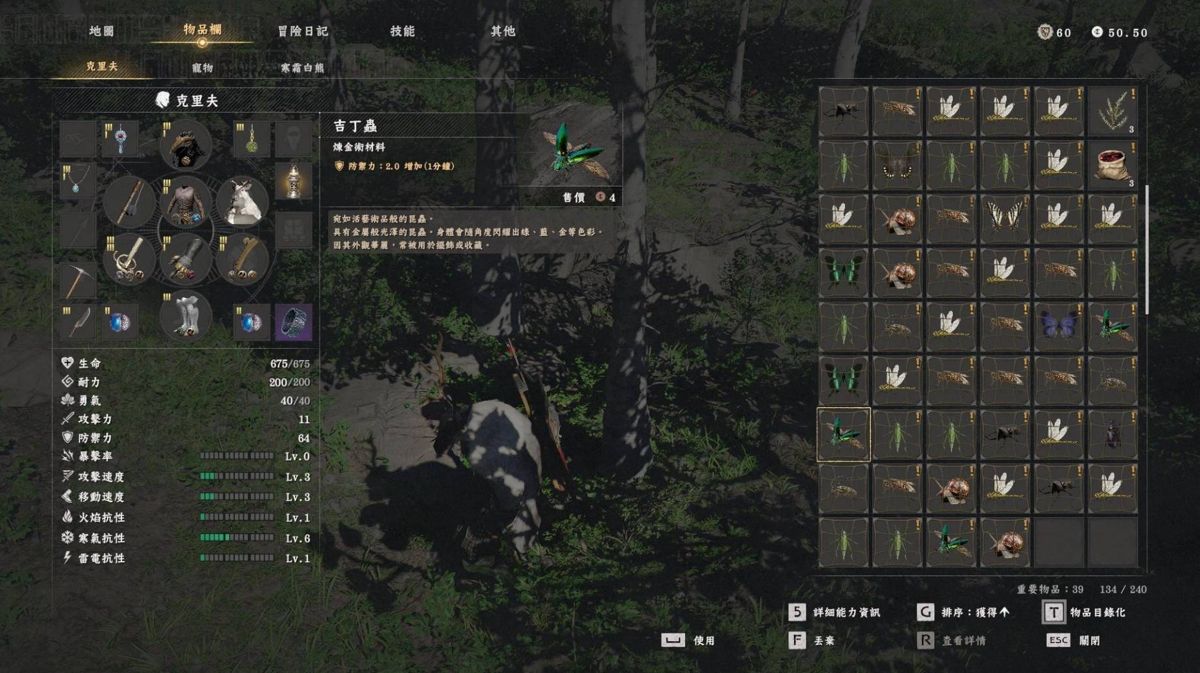
Task: Select the equipped white boots slot
Action: click(185, 315)
